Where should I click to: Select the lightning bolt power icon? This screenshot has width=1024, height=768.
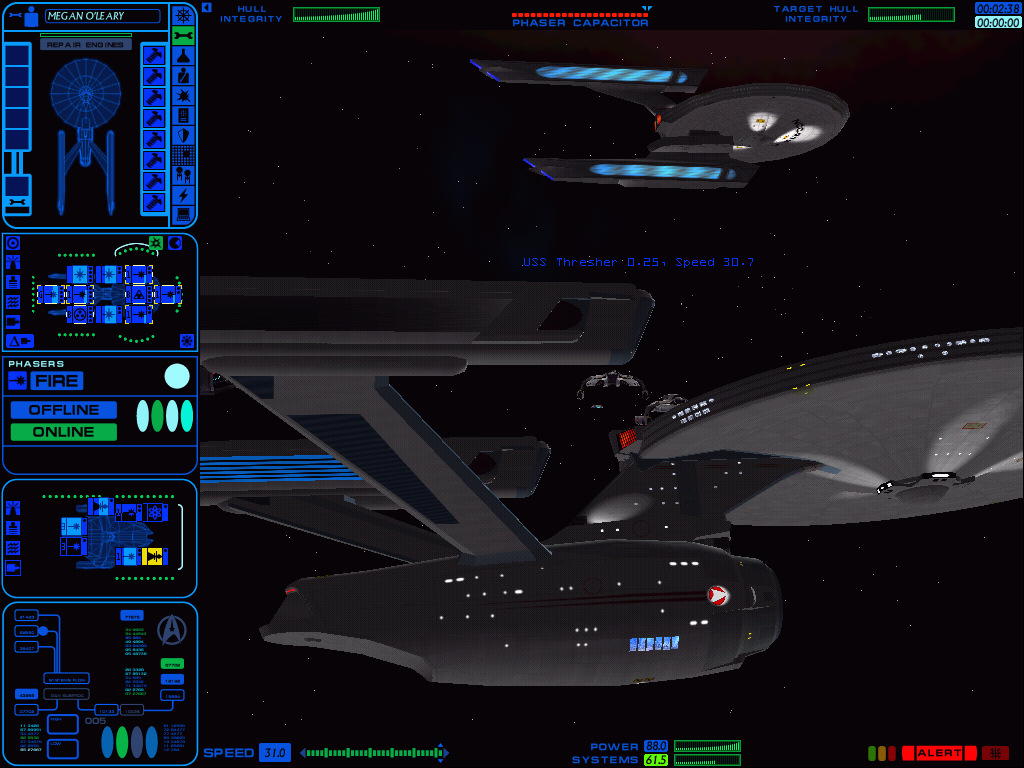pyautogui.click(x=183, y=195)
